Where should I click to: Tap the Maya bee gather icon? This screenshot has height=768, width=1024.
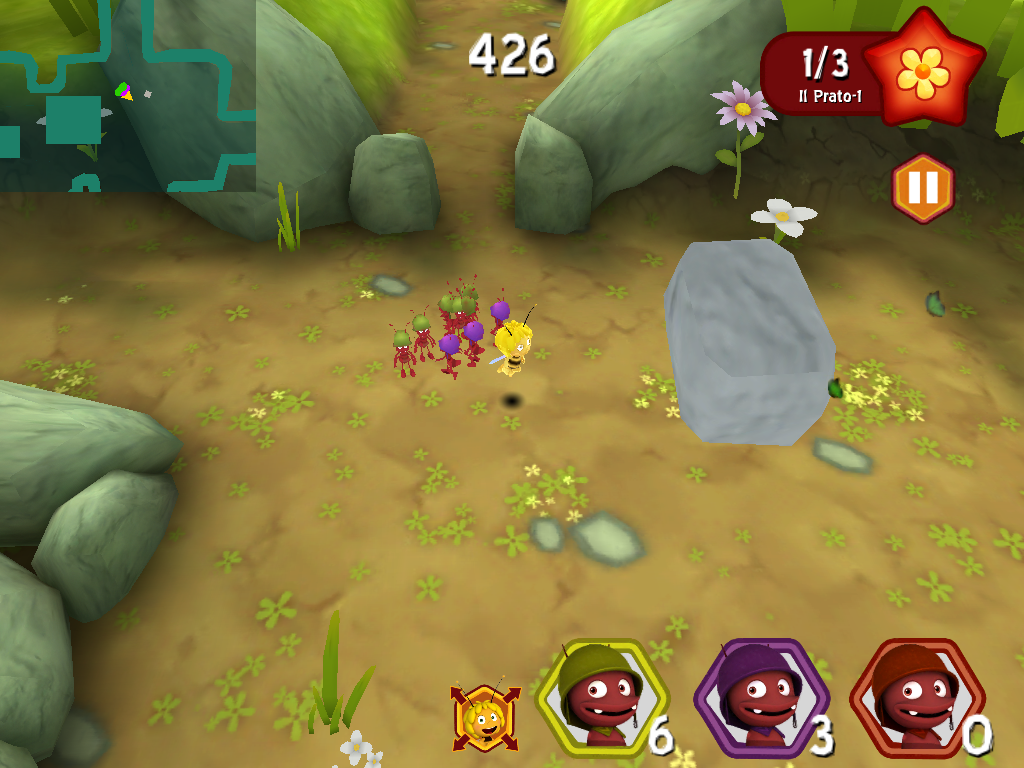[486, 716]
